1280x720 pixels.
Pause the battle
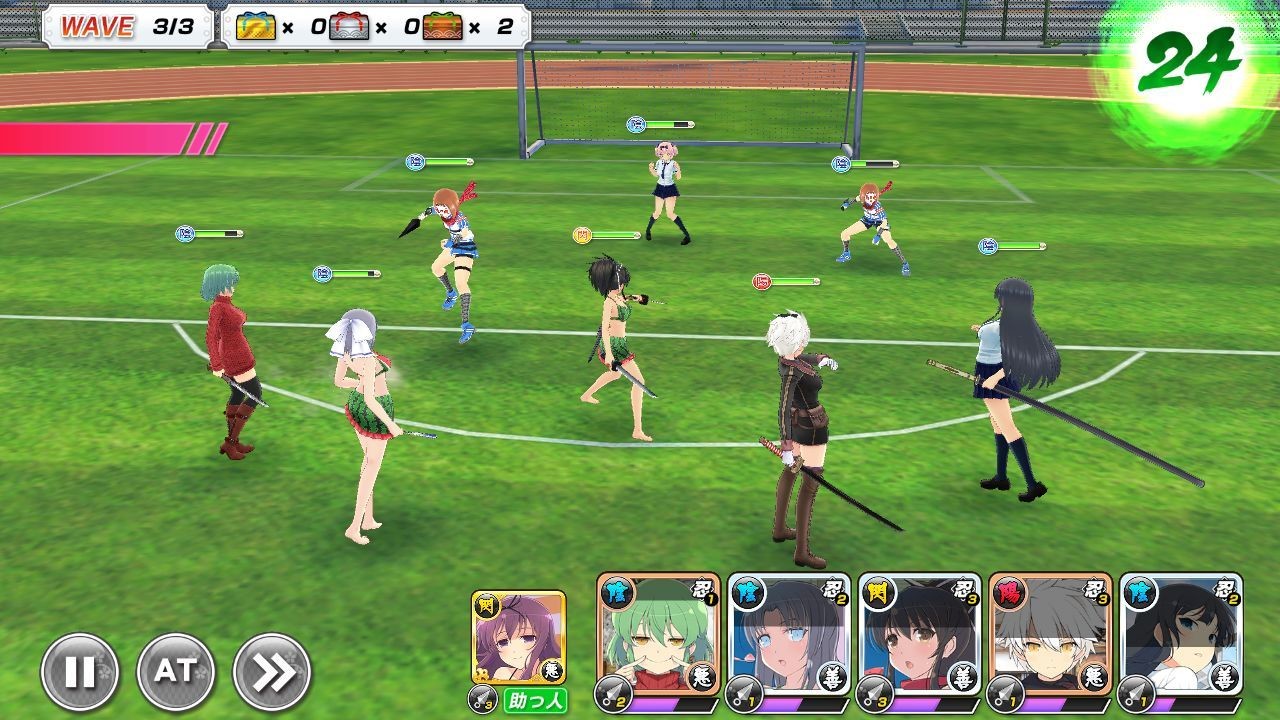(x=80, y=672)
